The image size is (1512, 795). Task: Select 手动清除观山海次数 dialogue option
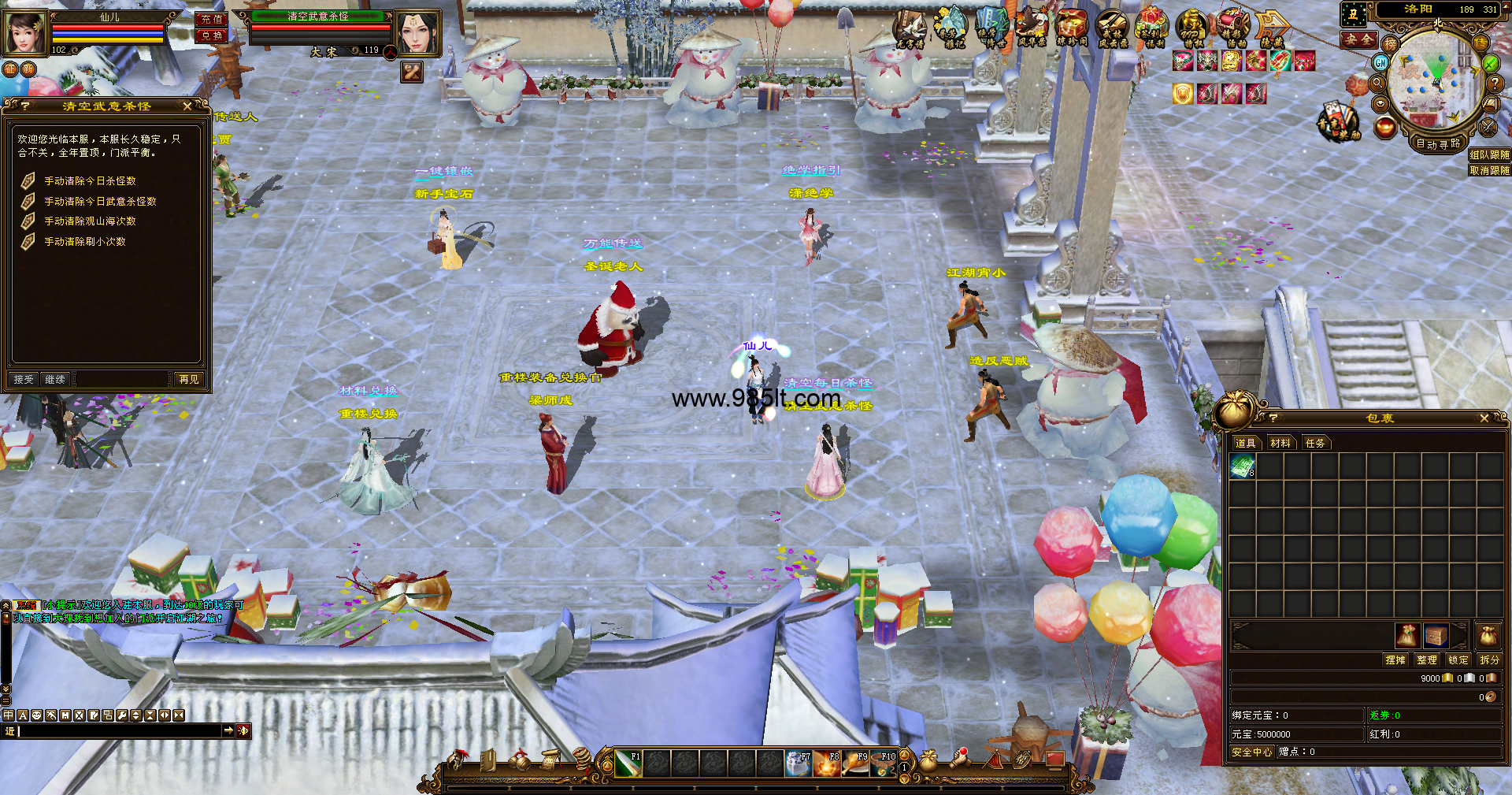[x=90, y=221]
